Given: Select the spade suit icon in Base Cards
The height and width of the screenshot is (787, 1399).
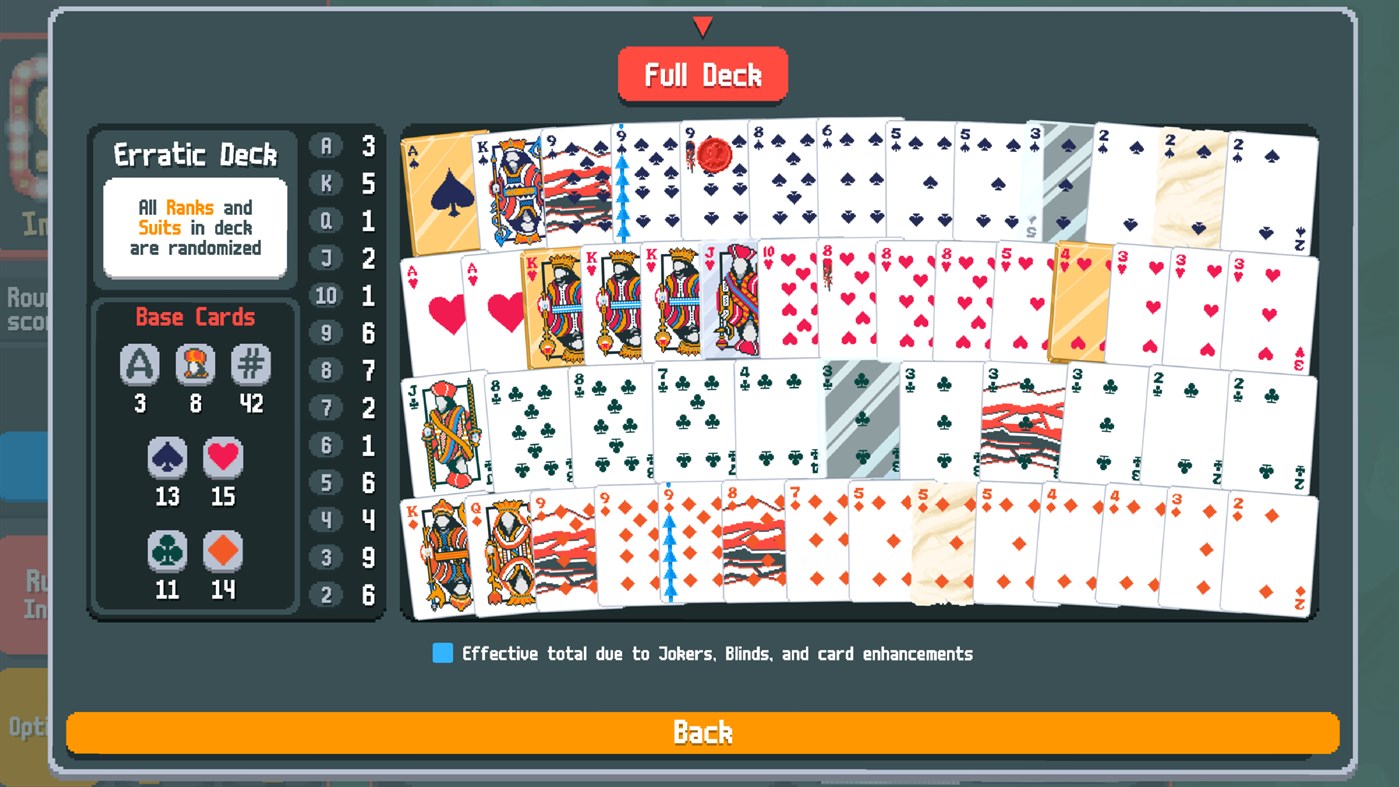Looking at the screenshot, I should [x=167, y=457].
